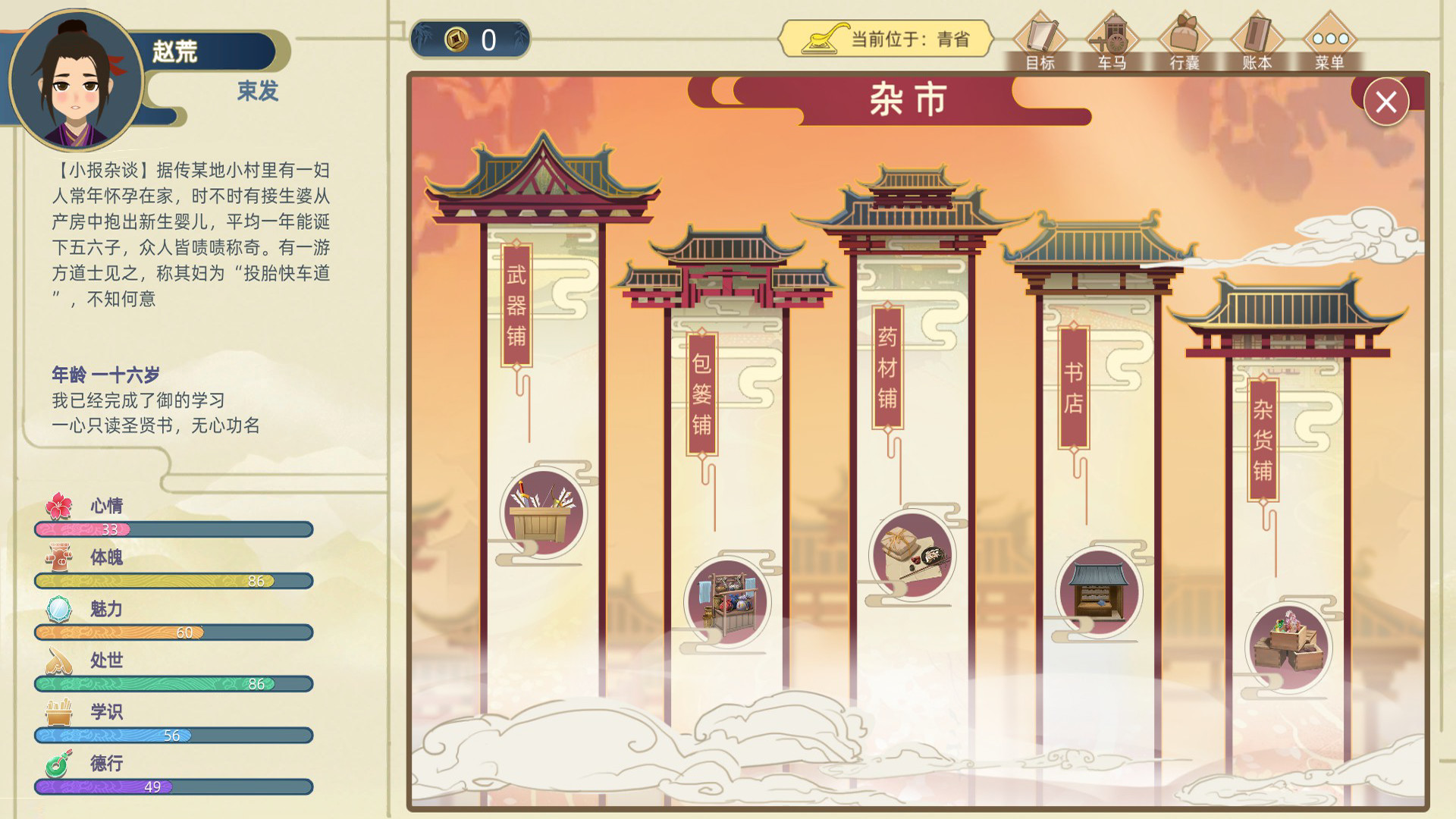Click the 德行 virtue icon
The height and width of the screenshot is (819, 1456).
tap(60, 764)
